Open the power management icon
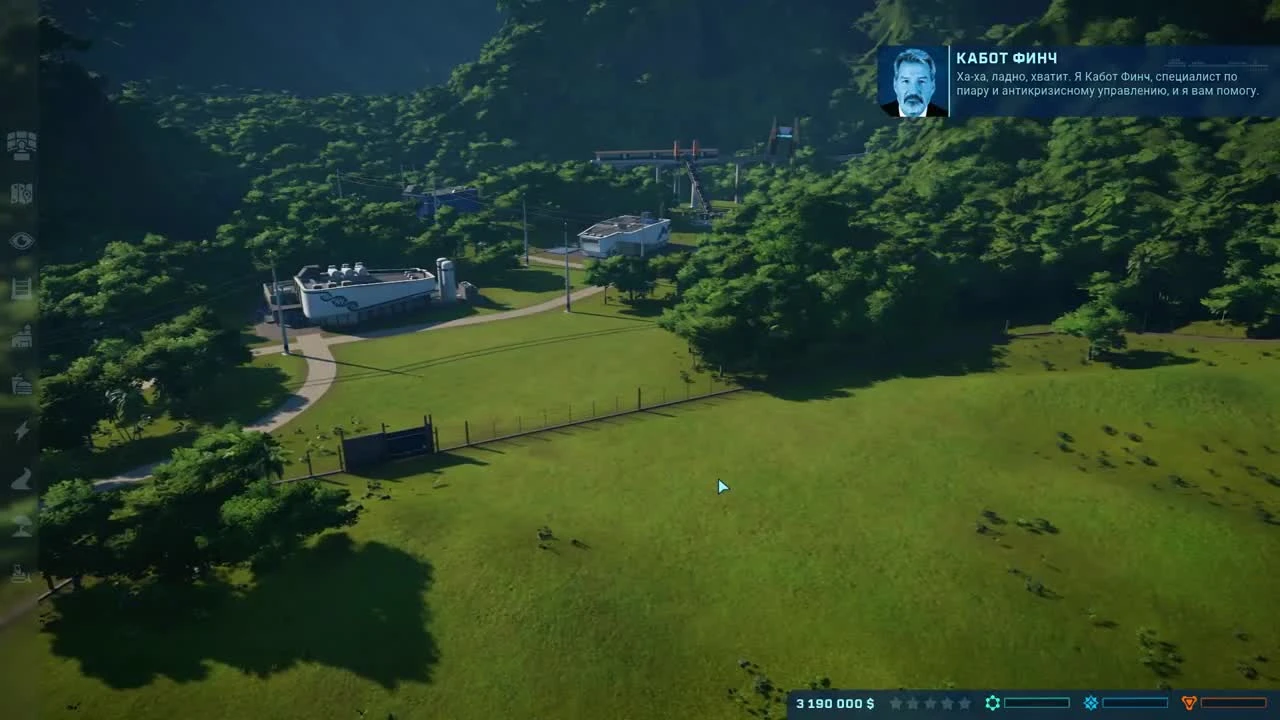Viewport: 1280px width, 720px height. point(20,430)
